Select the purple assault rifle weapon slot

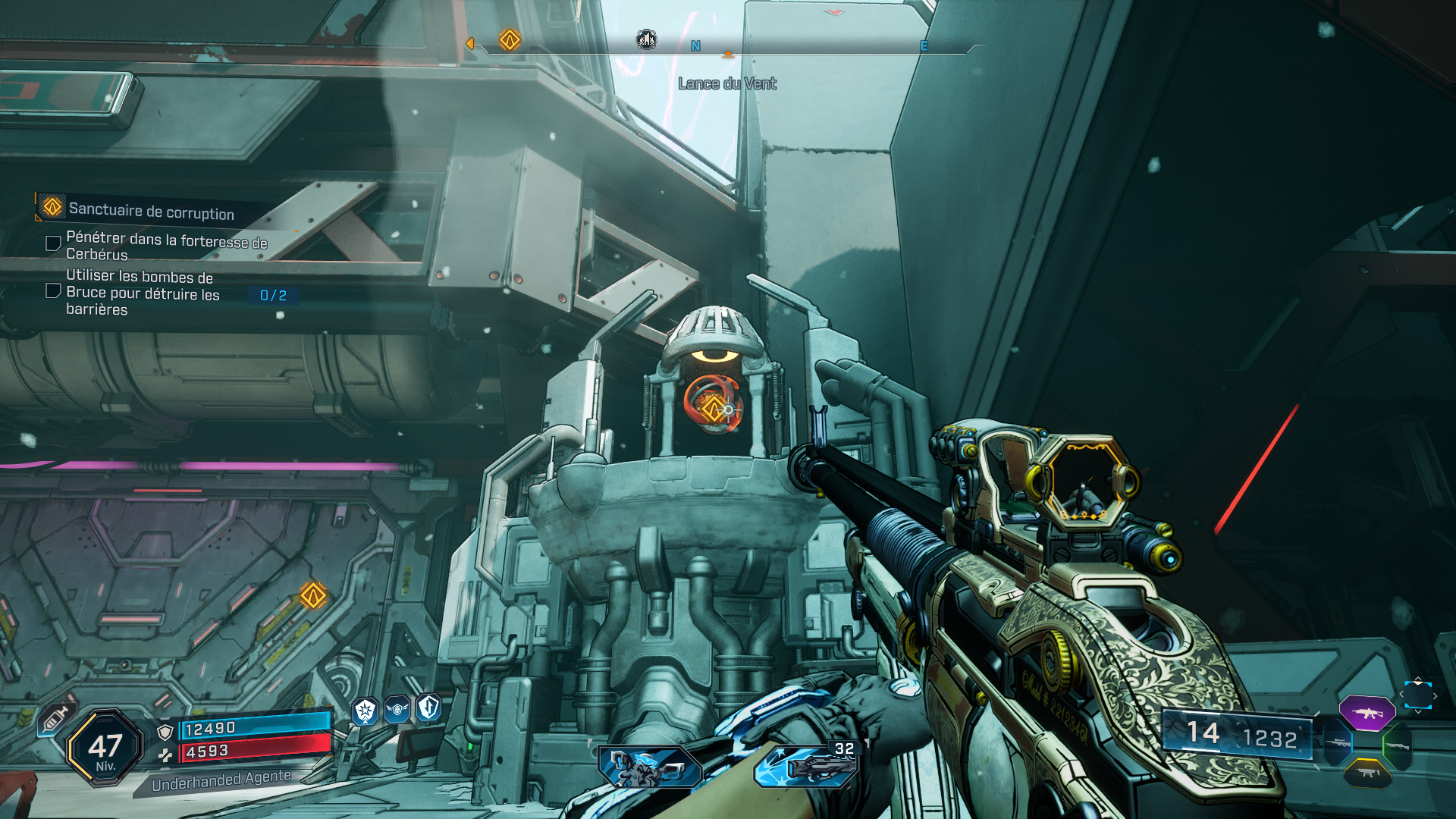point(1367,714)
